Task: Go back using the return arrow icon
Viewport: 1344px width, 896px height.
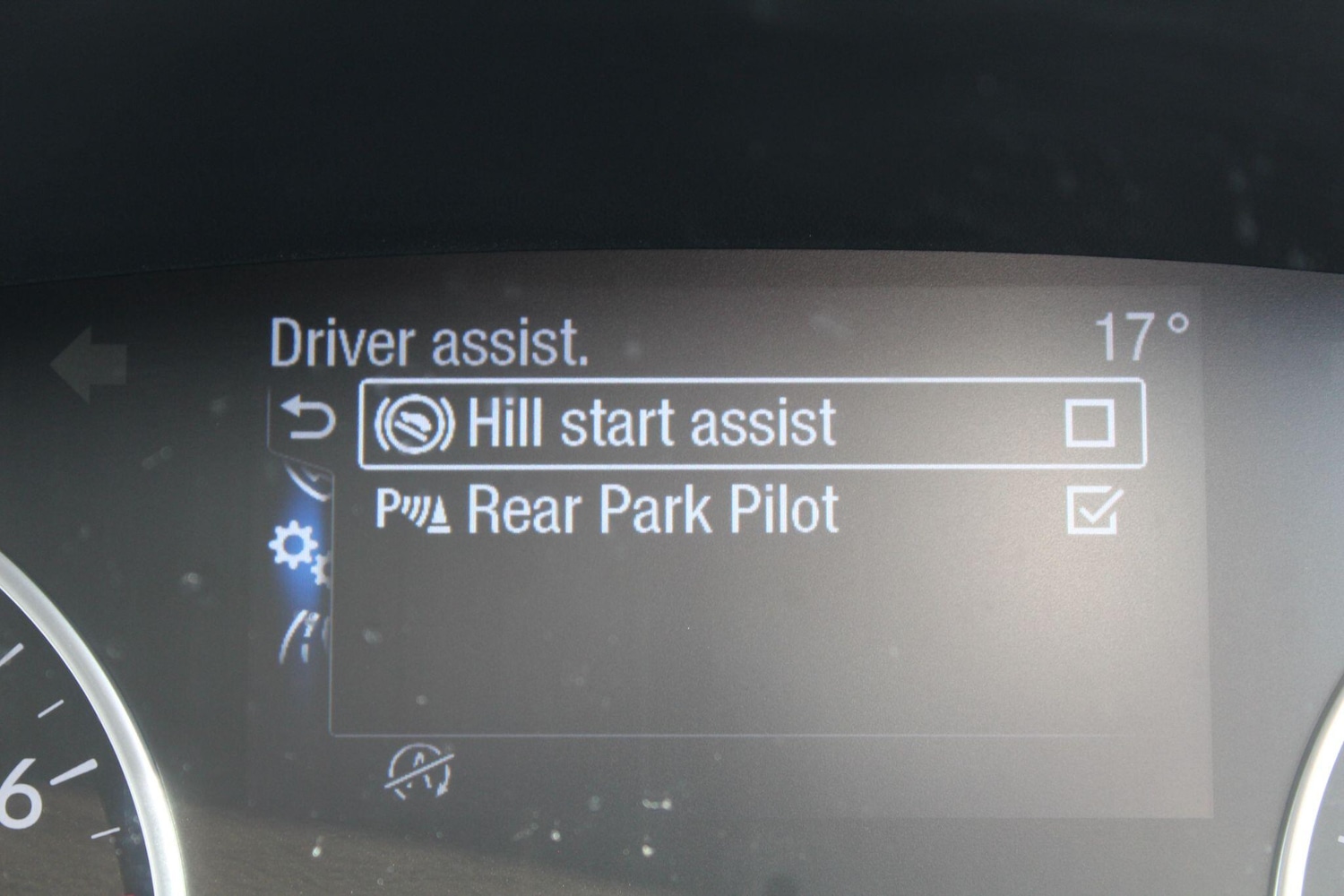Action: click(309, 420)
